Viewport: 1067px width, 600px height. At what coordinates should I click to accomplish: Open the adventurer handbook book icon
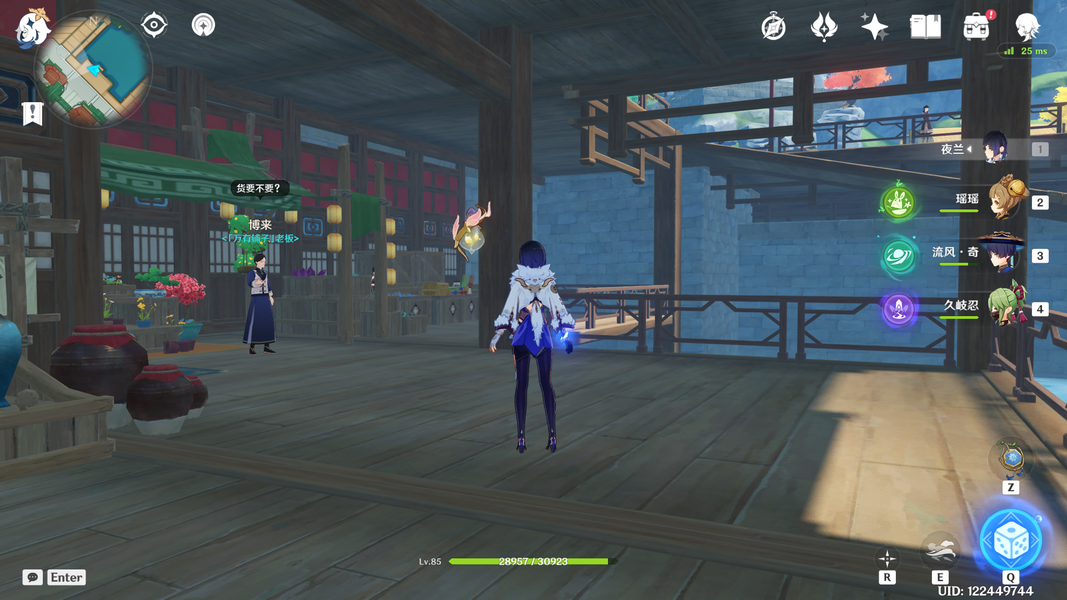[925, 27]
